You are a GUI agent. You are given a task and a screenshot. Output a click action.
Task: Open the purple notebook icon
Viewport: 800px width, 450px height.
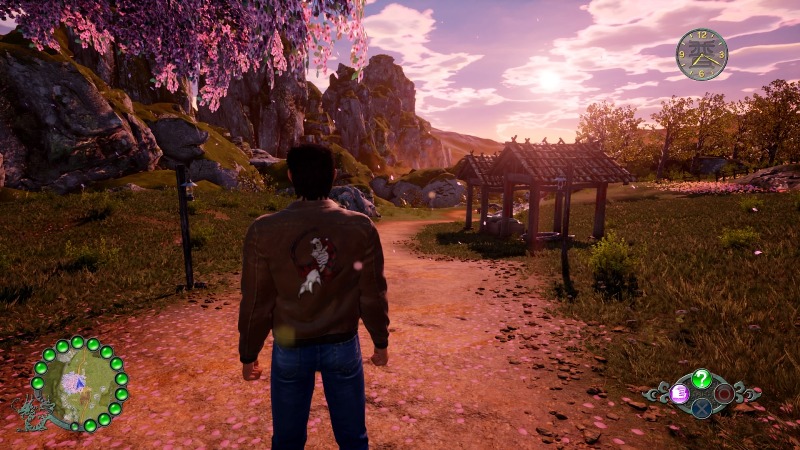coord(680,393)
